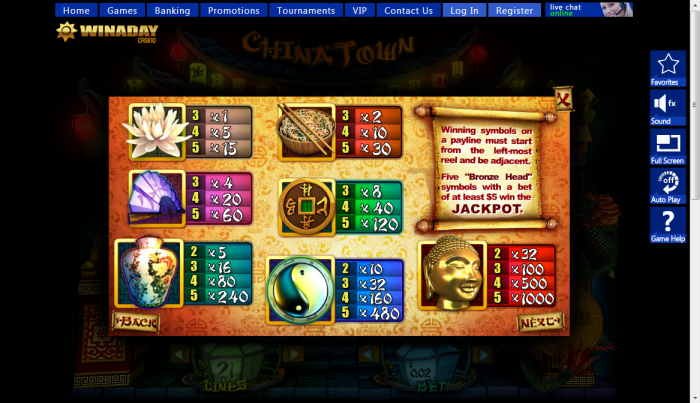Open the Tournaments page

[306, 10]
